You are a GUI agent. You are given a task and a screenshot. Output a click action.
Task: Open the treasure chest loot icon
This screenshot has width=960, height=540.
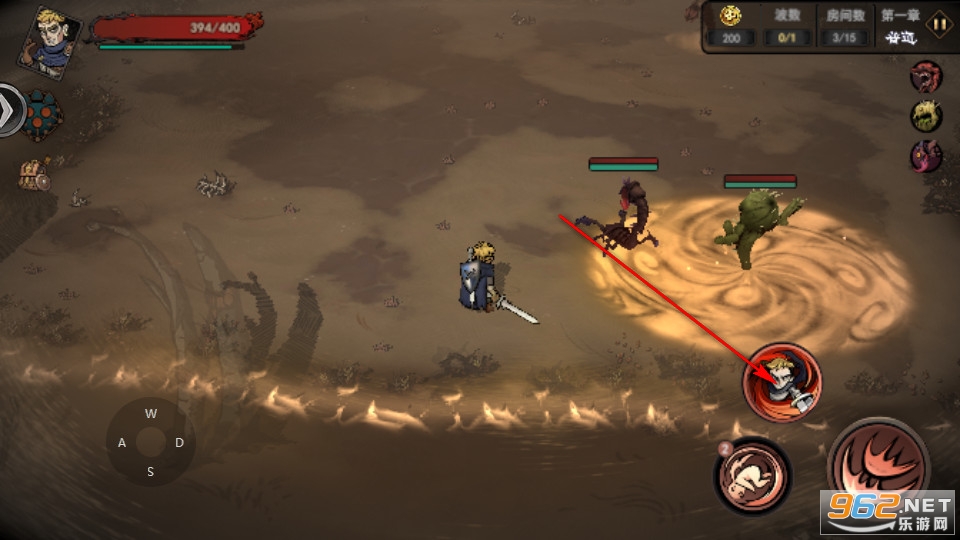pyautogui.click(x=36, y=174)
